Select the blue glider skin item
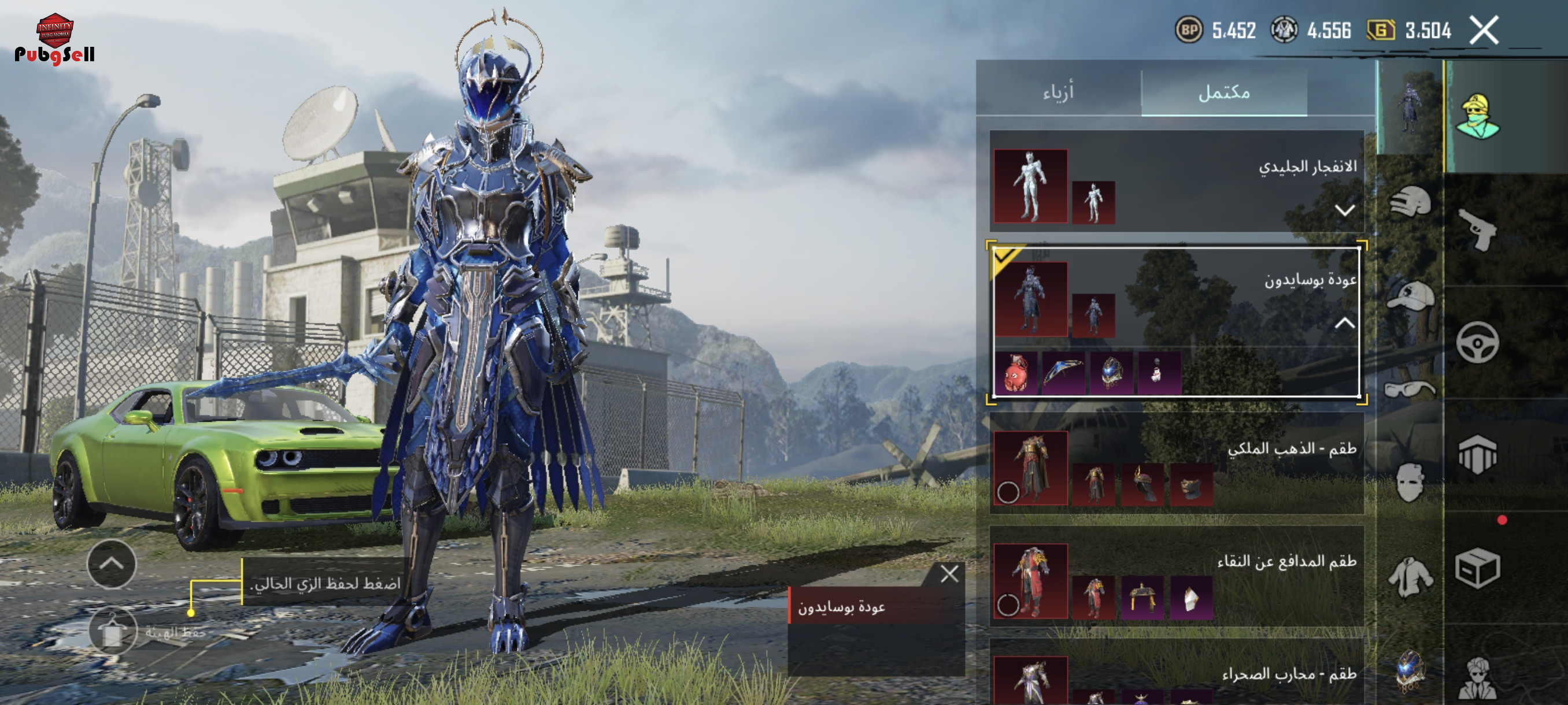The image size is (1568, 705). (x=1063, y=372)
